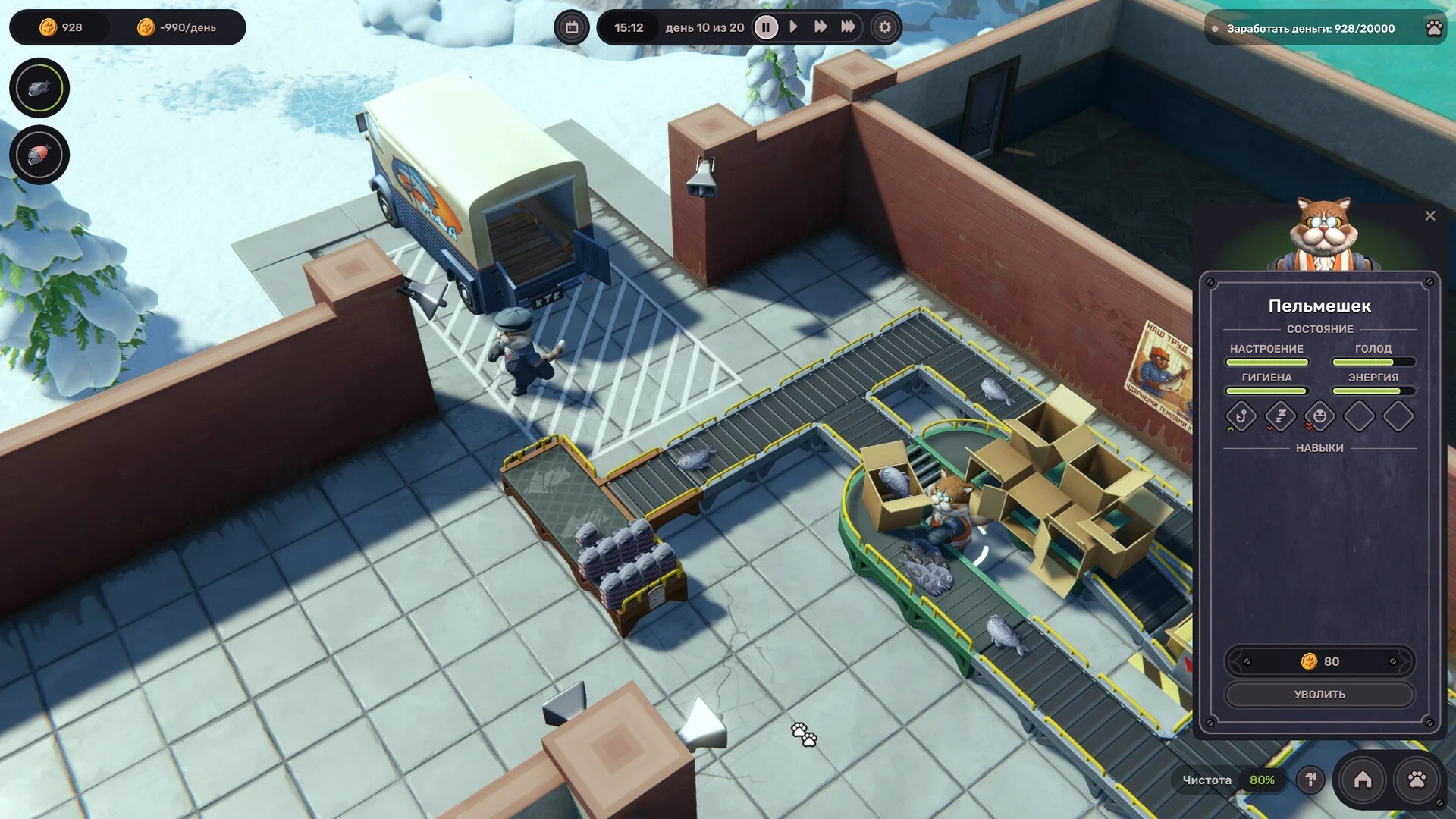Inspect the fishing hook trait icon

click(1241, 416)
